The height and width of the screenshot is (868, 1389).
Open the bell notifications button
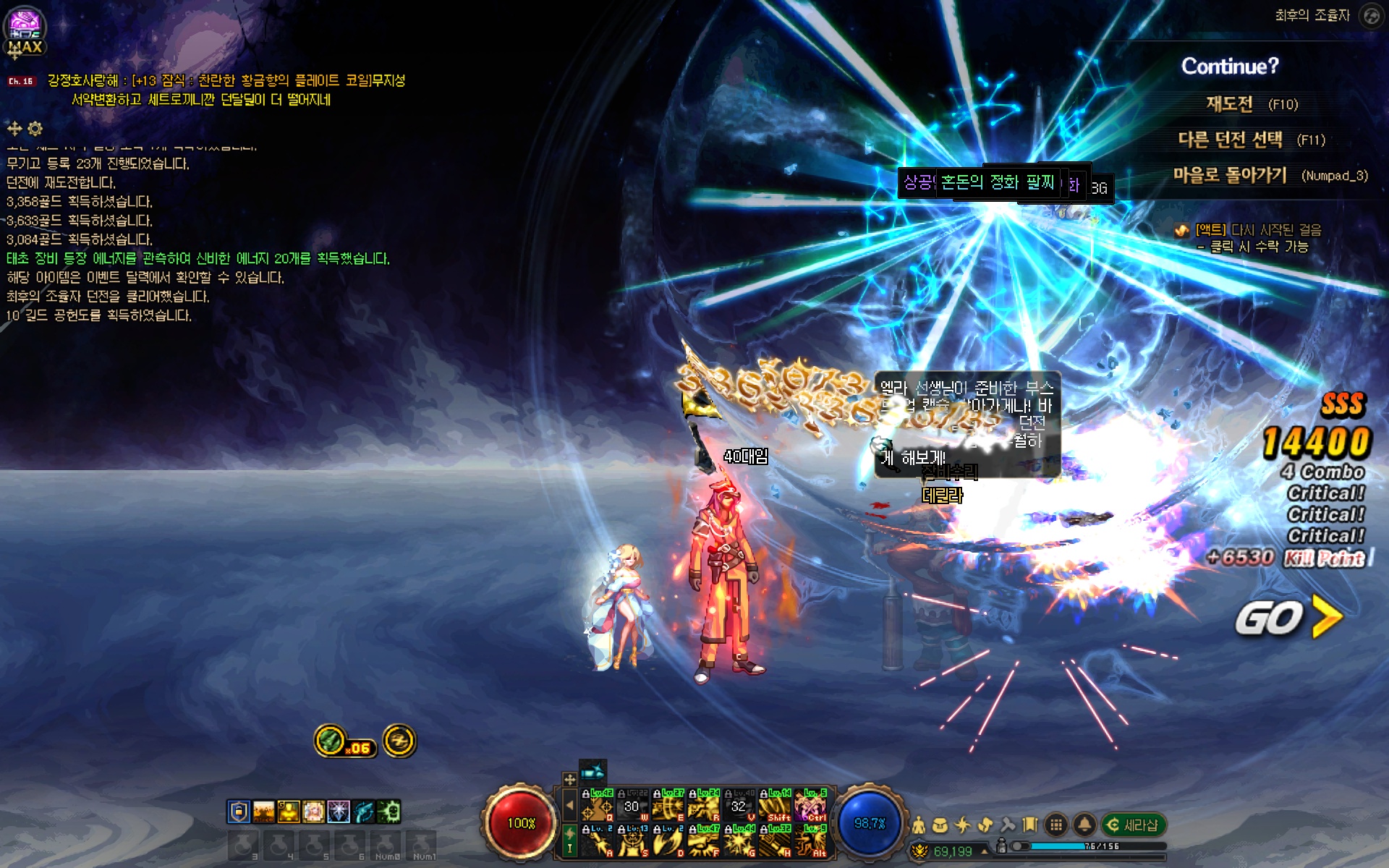pyautogui.click(x=1084, y=825)
